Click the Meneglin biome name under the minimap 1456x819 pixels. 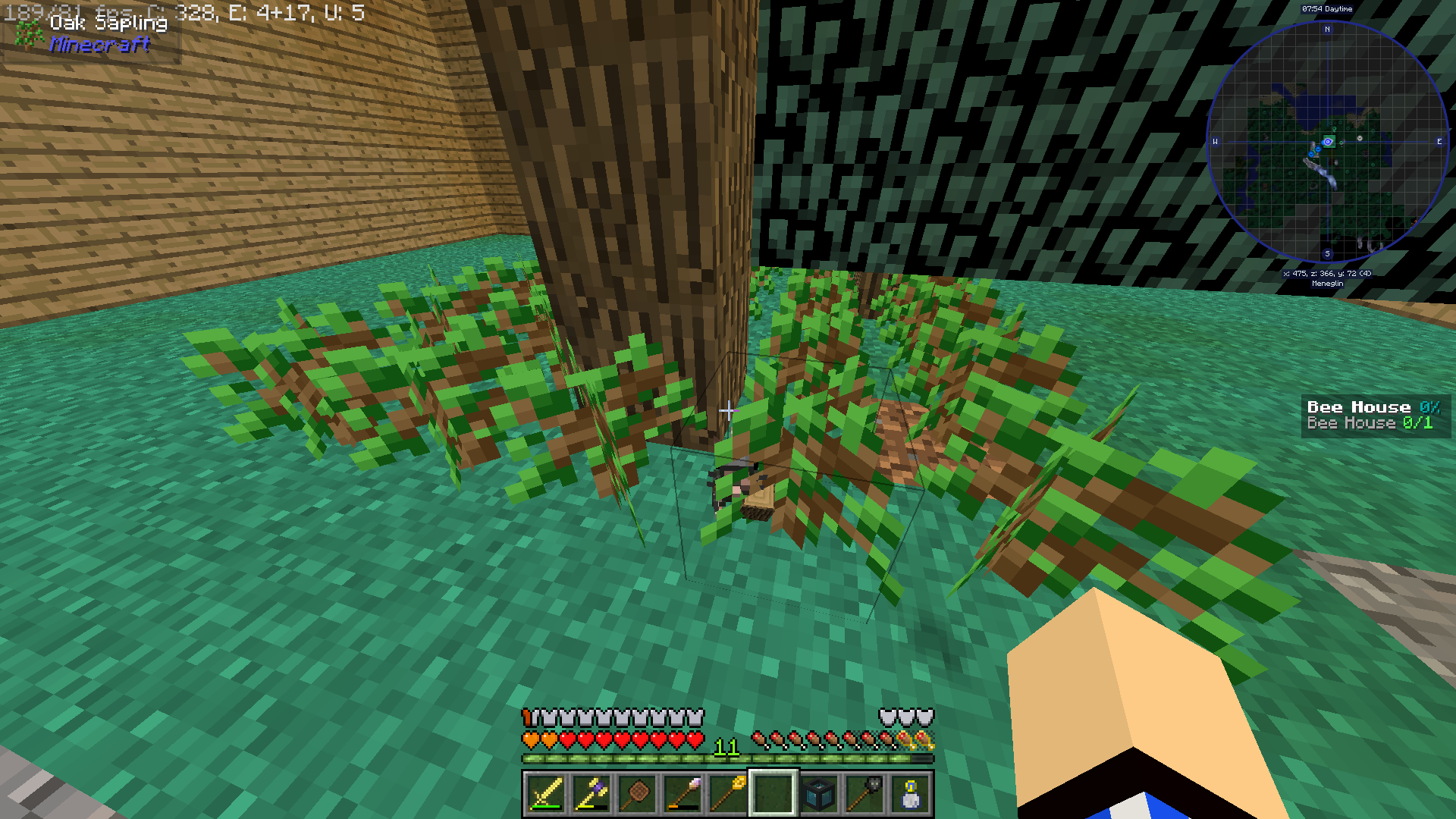pyautogui.click(x=1327, y=284)
